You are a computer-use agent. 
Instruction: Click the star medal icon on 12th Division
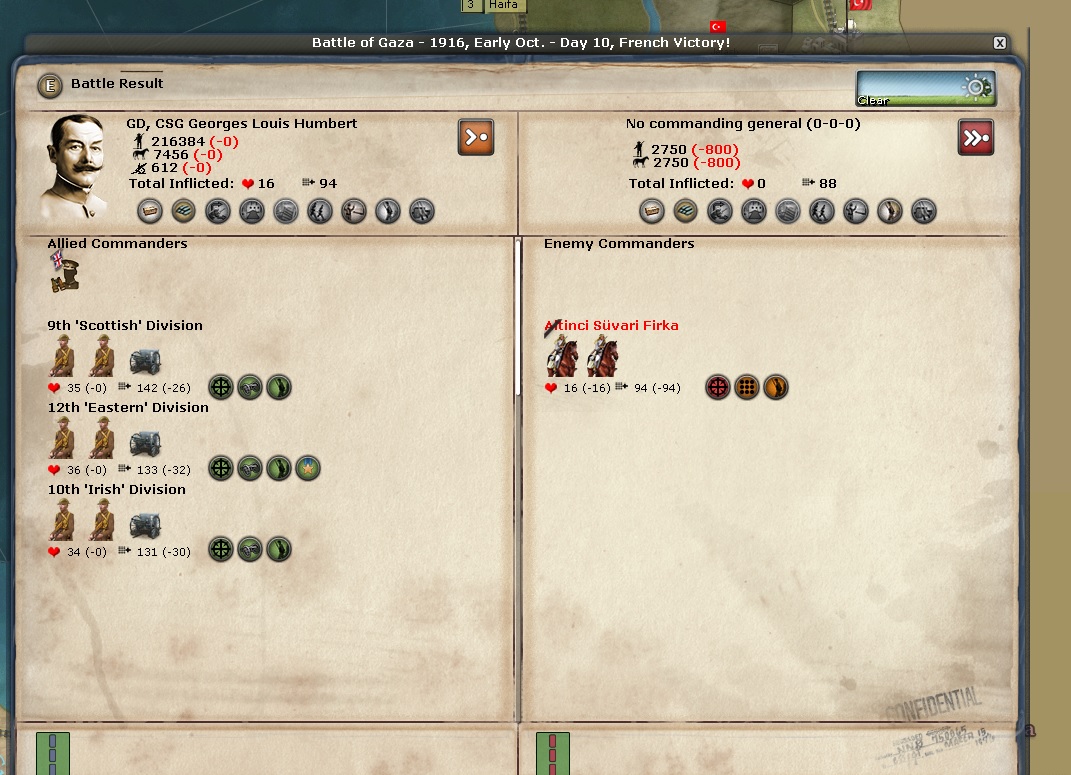308,468
